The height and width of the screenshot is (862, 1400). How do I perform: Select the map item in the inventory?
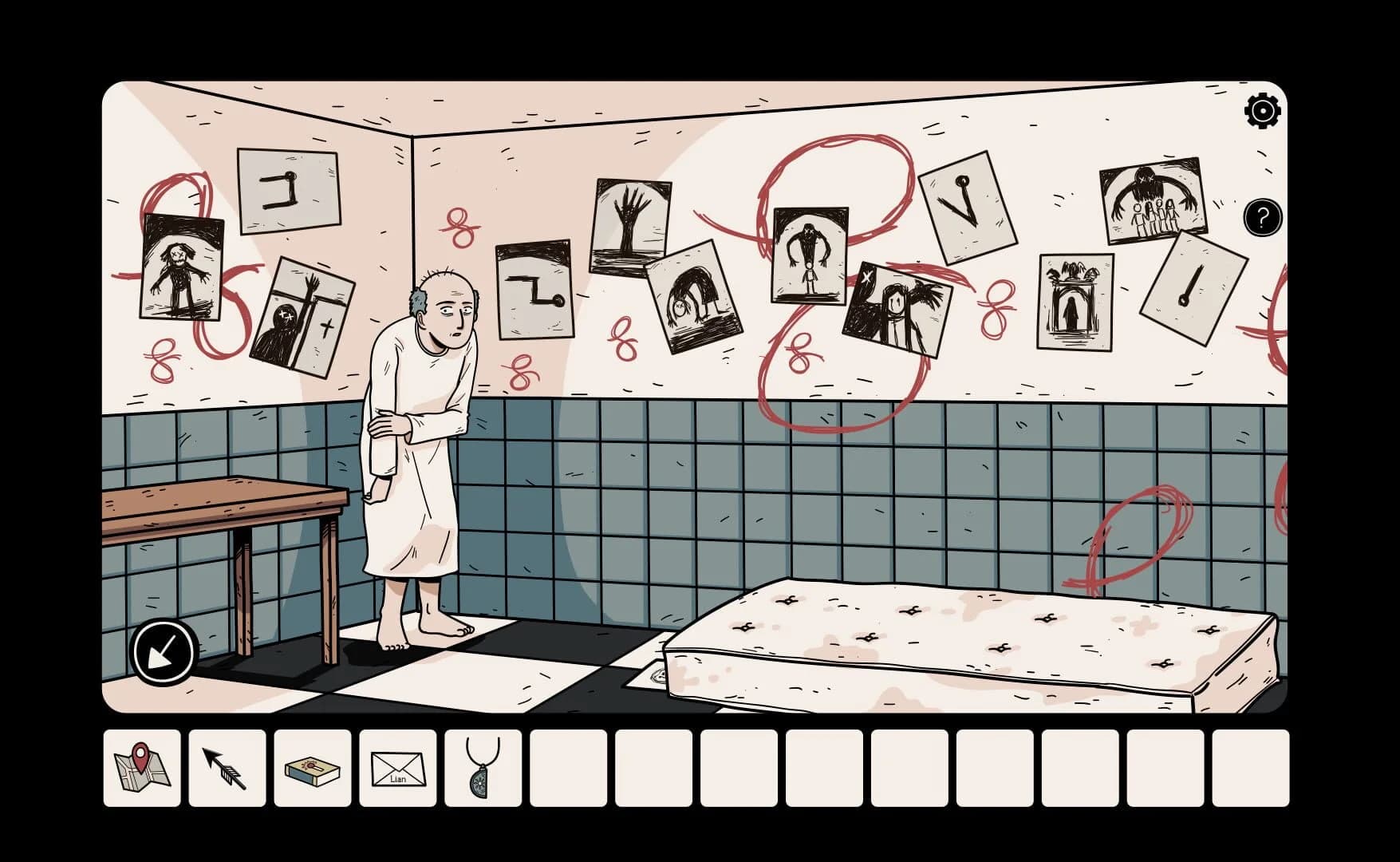coord(141,769)
